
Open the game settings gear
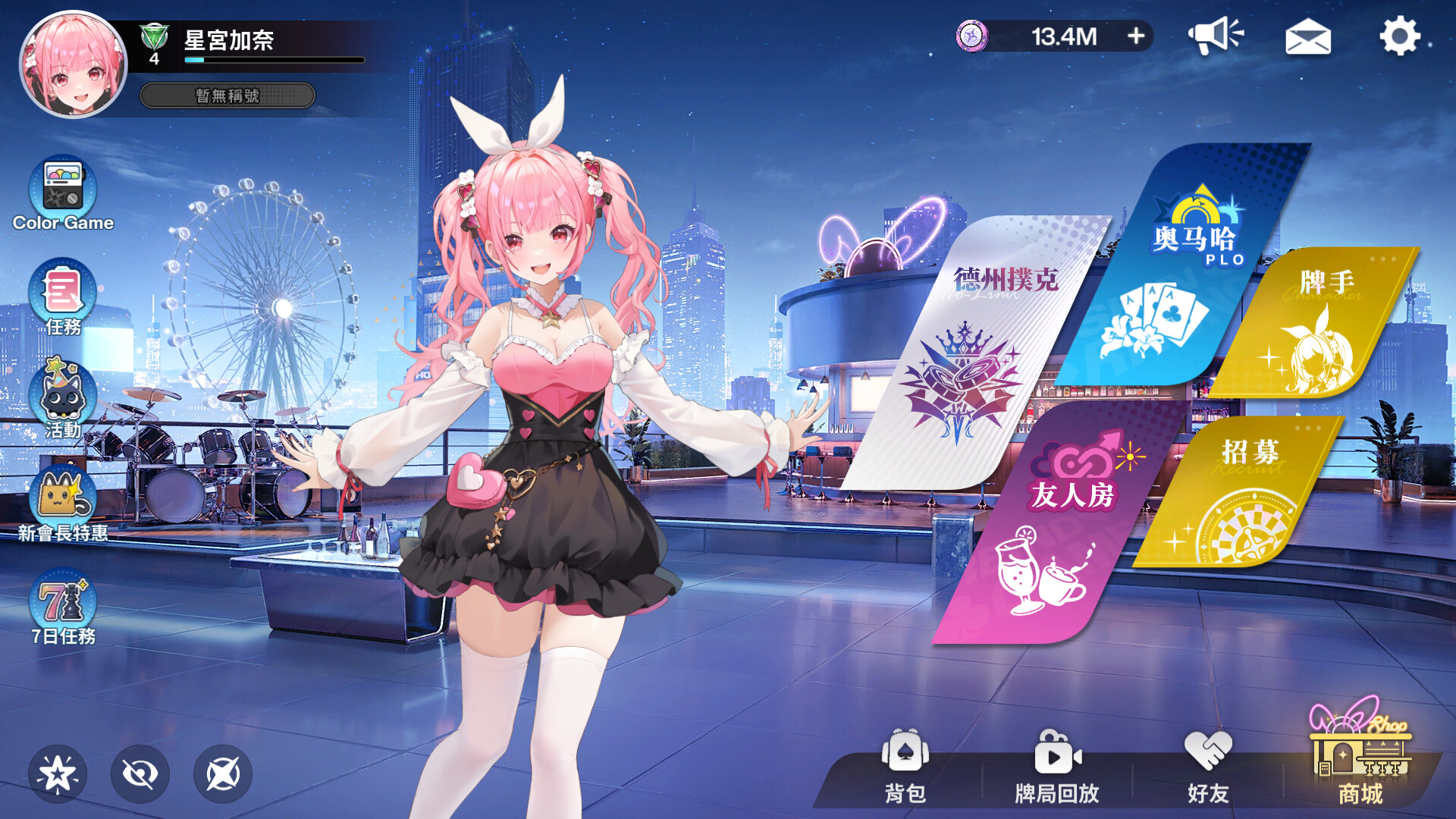click(1399, 36)
